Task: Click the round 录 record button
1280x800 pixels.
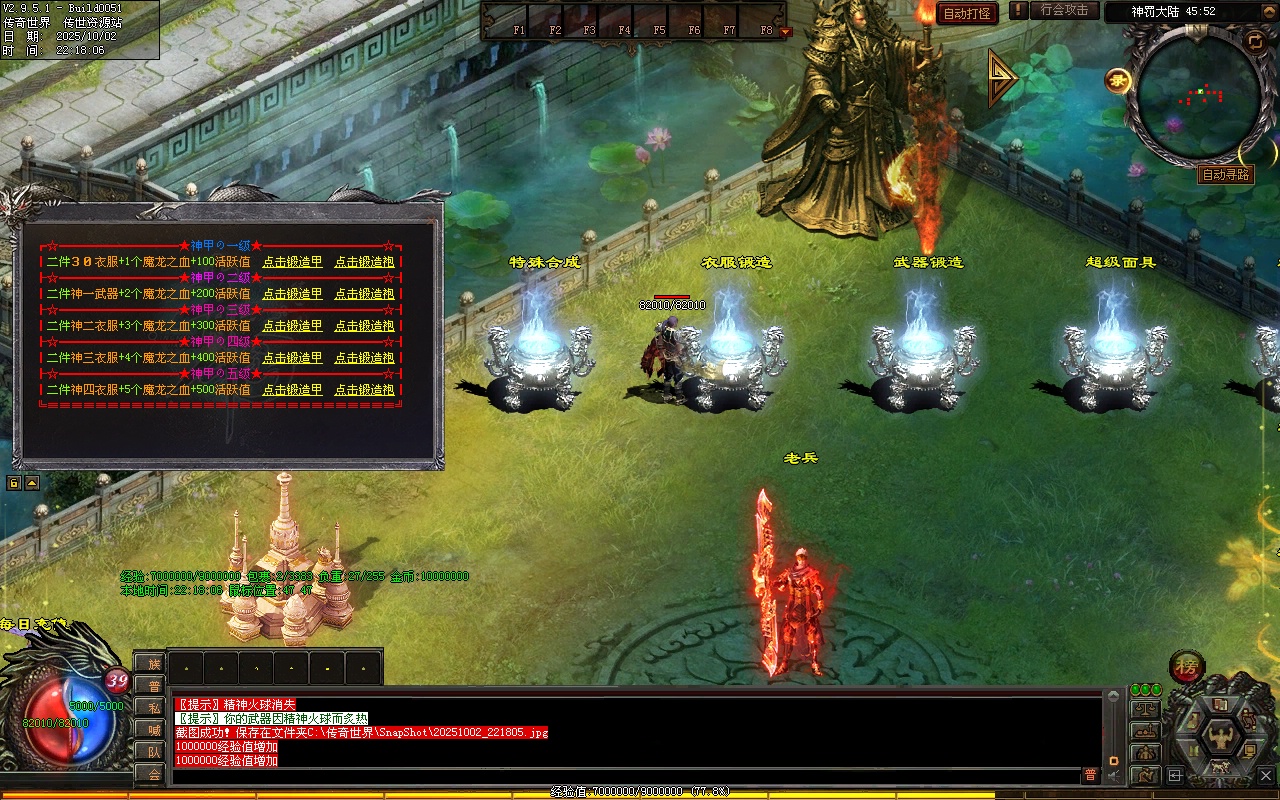Action: (x=1117, y=80)
